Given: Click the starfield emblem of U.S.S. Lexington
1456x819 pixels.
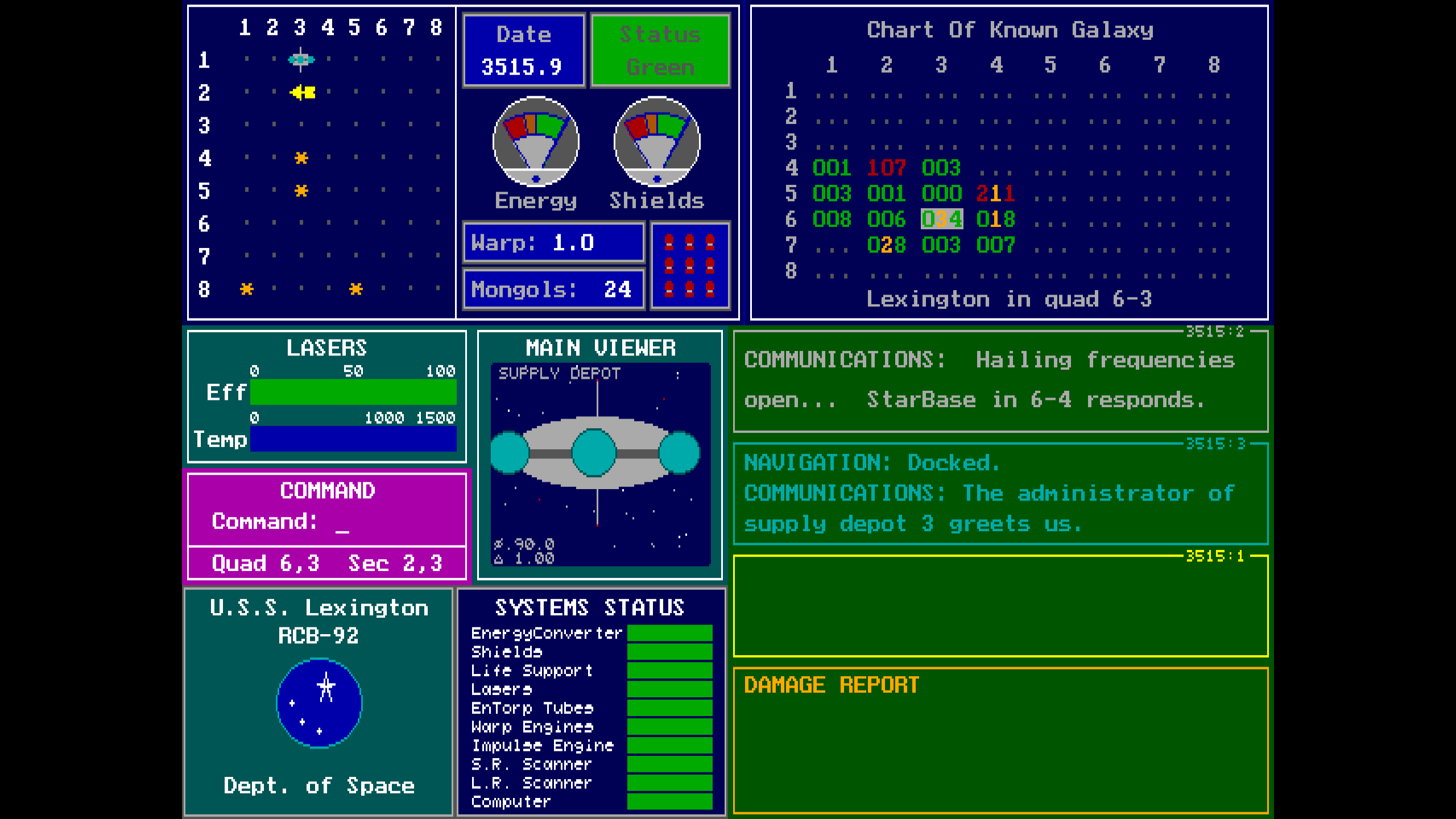Looking at the screenshot, I should (x=318, y=704).
